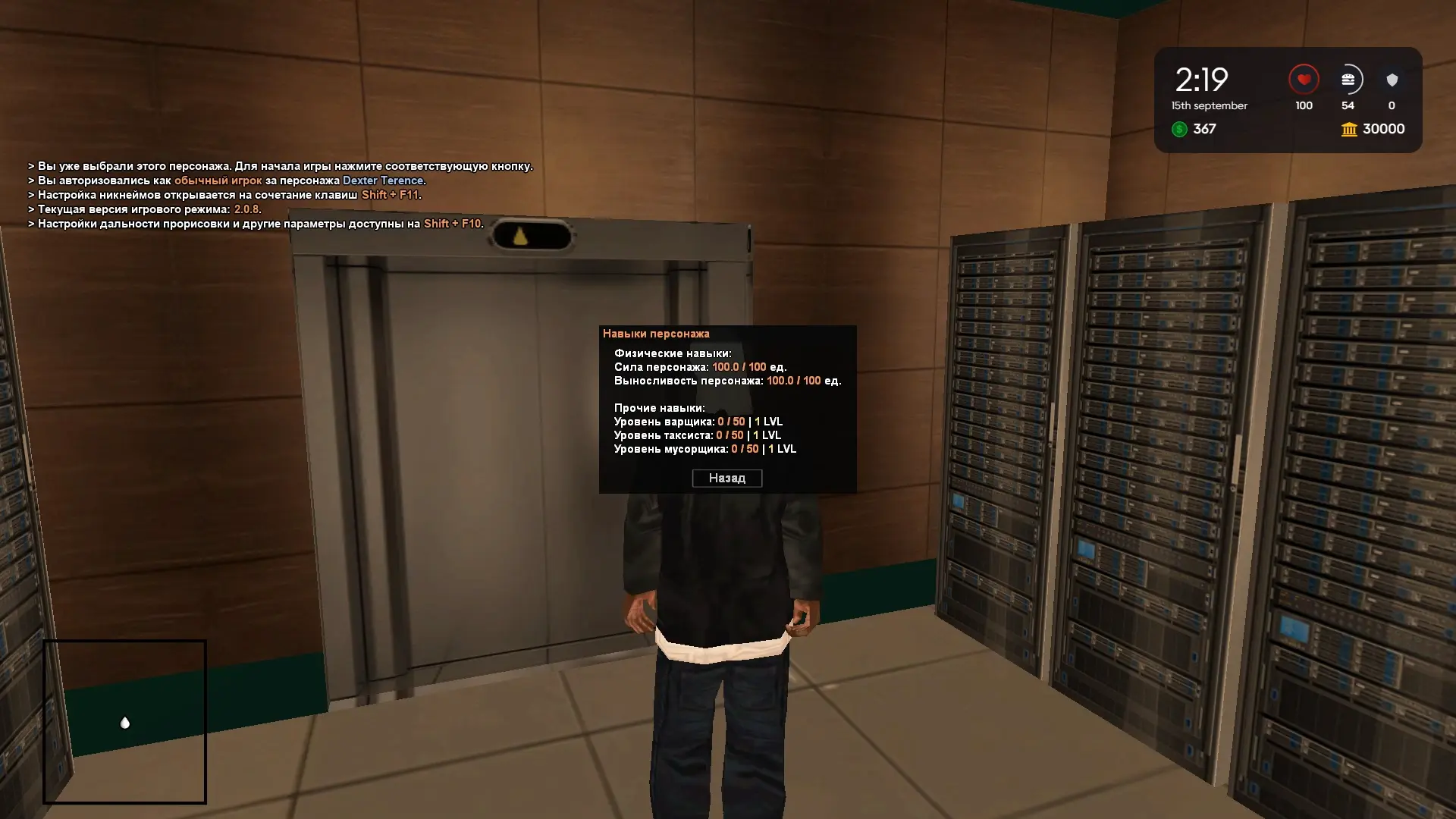Open the minimap in the corner

click(124, 721)
